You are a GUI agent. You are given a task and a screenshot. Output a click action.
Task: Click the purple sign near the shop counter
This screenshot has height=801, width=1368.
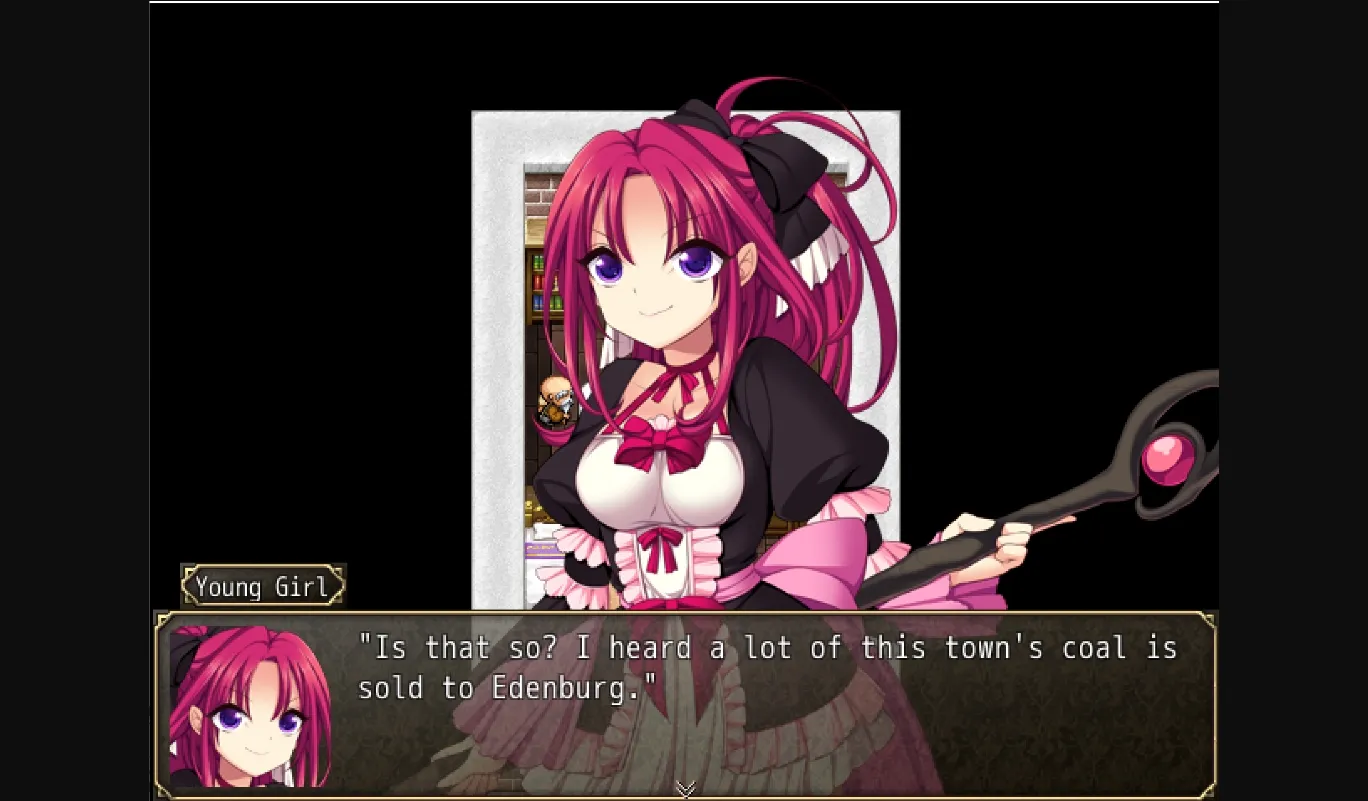(542, 550)
